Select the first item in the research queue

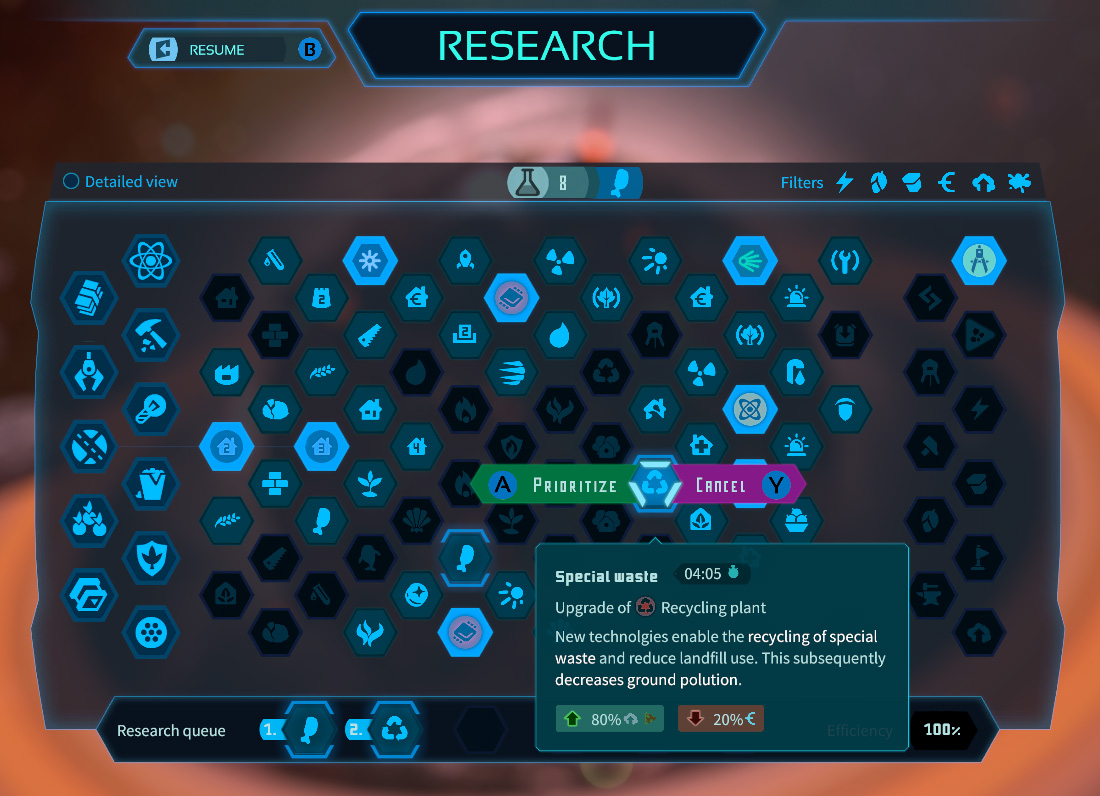pyautogui.click(x=308, y=729)
